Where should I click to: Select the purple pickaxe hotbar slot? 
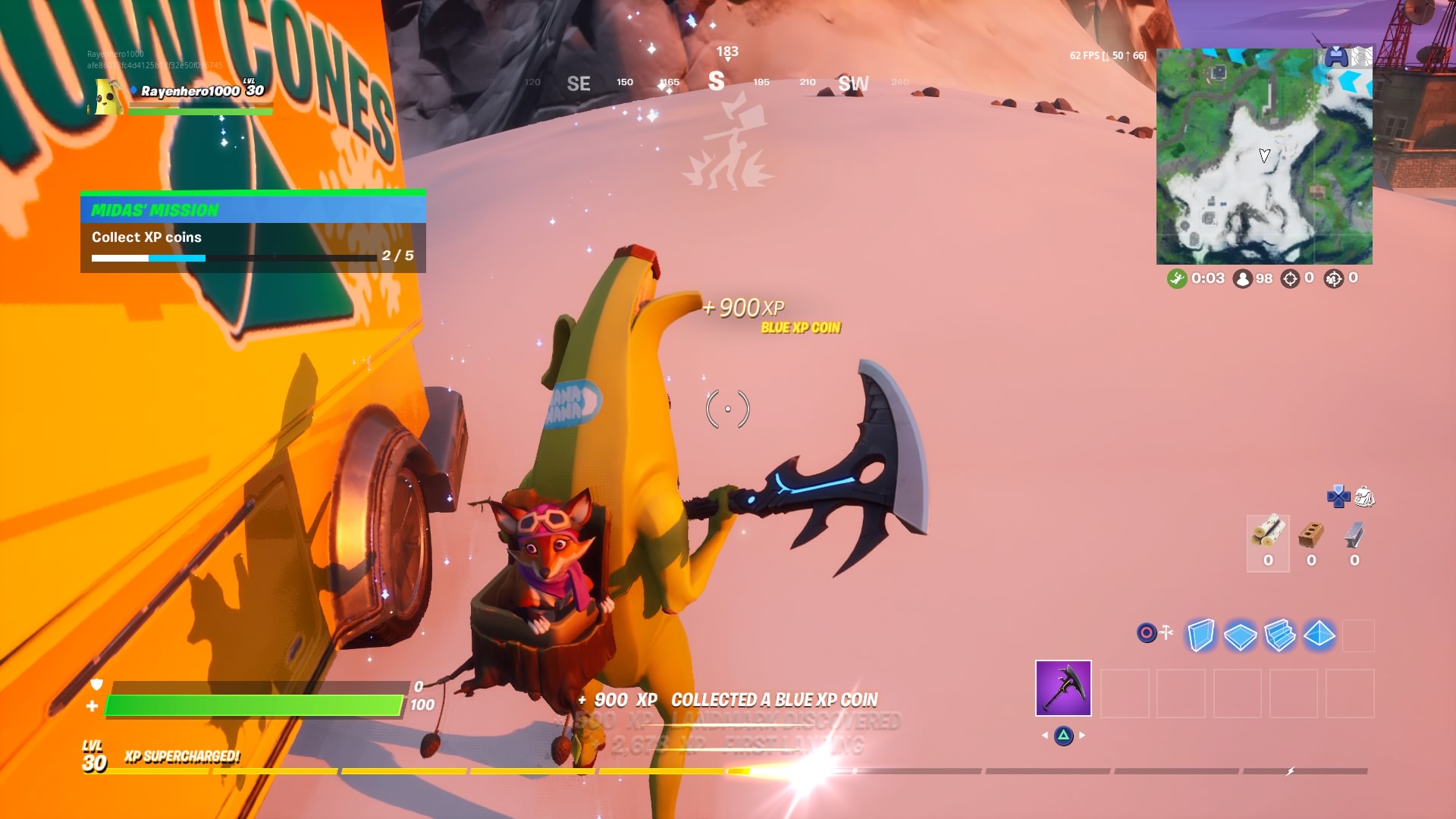[1063, 688]
